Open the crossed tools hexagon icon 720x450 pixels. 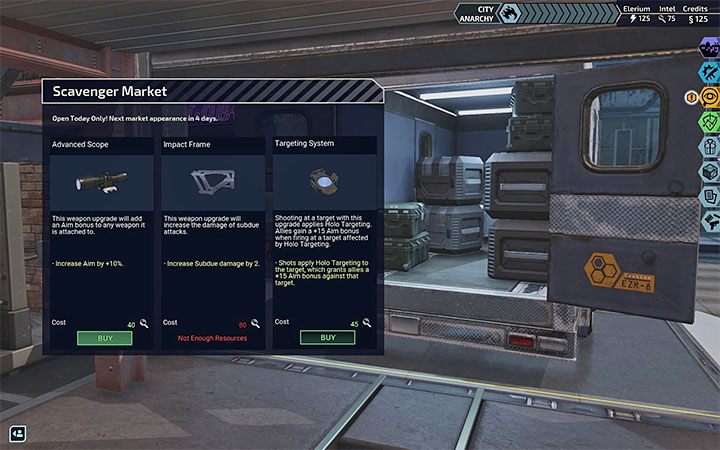(709, 71)
